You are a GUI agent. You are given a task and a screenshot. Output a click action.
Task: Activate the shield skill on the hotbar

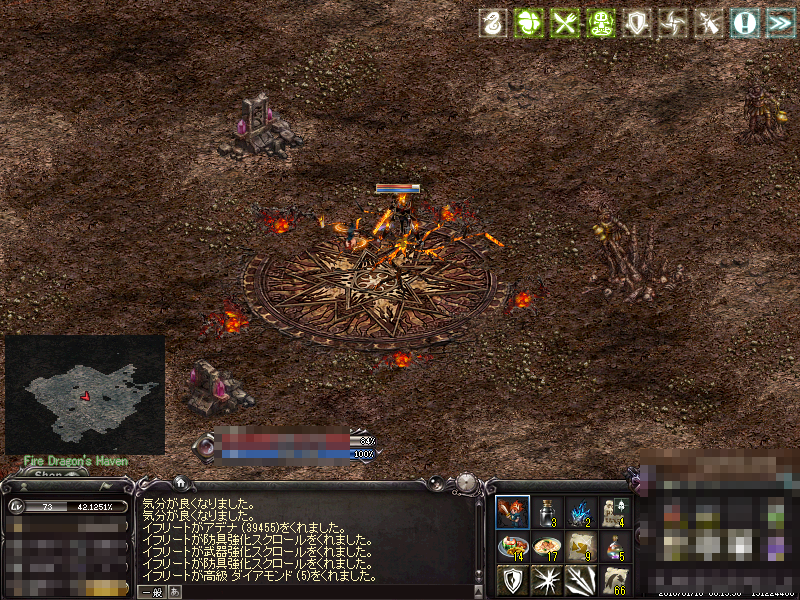pyautogui.click(x=512, y=580)
